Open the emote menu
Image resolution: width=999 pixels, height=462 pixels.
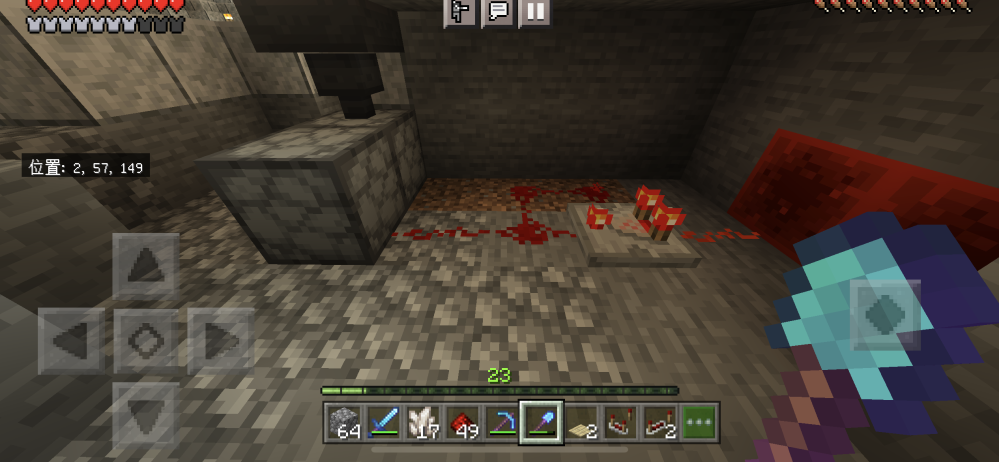click(459, 12)
